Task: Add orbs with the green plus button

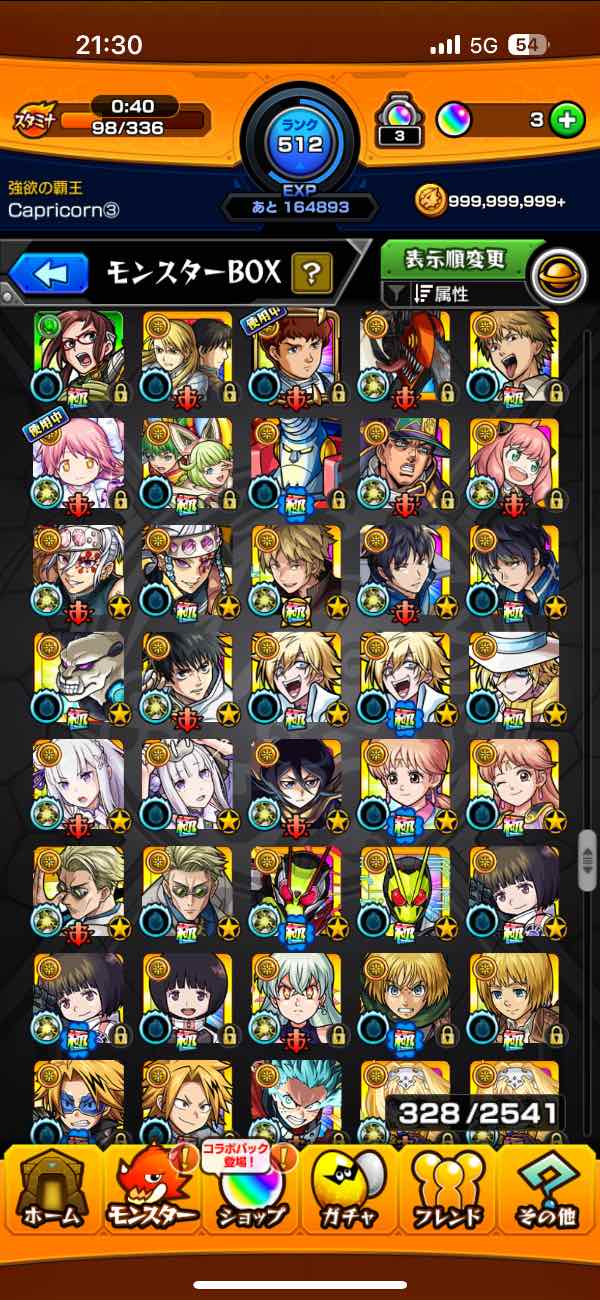Action: pos(567,121)
